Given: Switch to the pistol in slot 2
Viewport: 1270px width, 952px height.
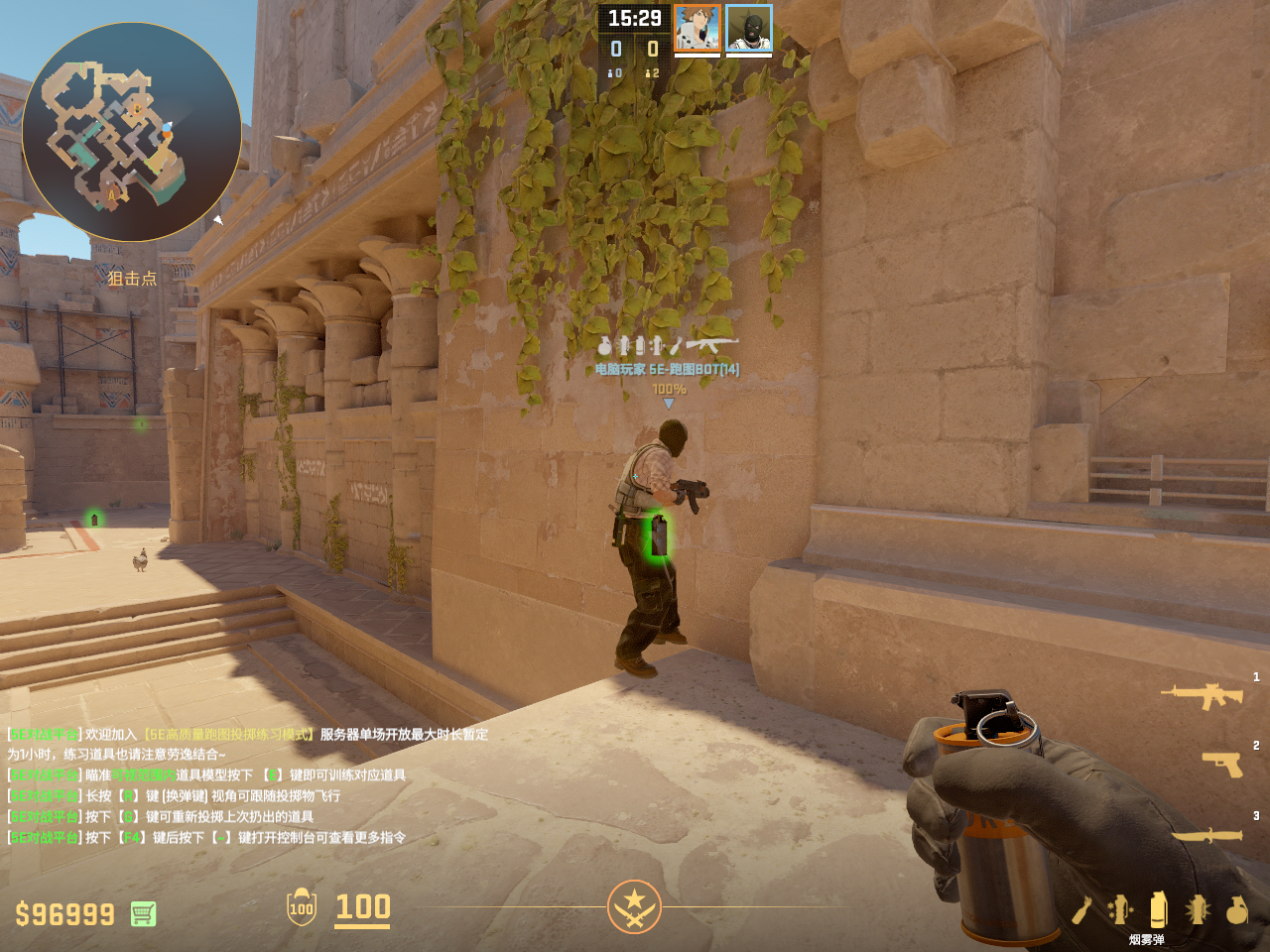Looking at the screenshot, I should pos(1221,764).
